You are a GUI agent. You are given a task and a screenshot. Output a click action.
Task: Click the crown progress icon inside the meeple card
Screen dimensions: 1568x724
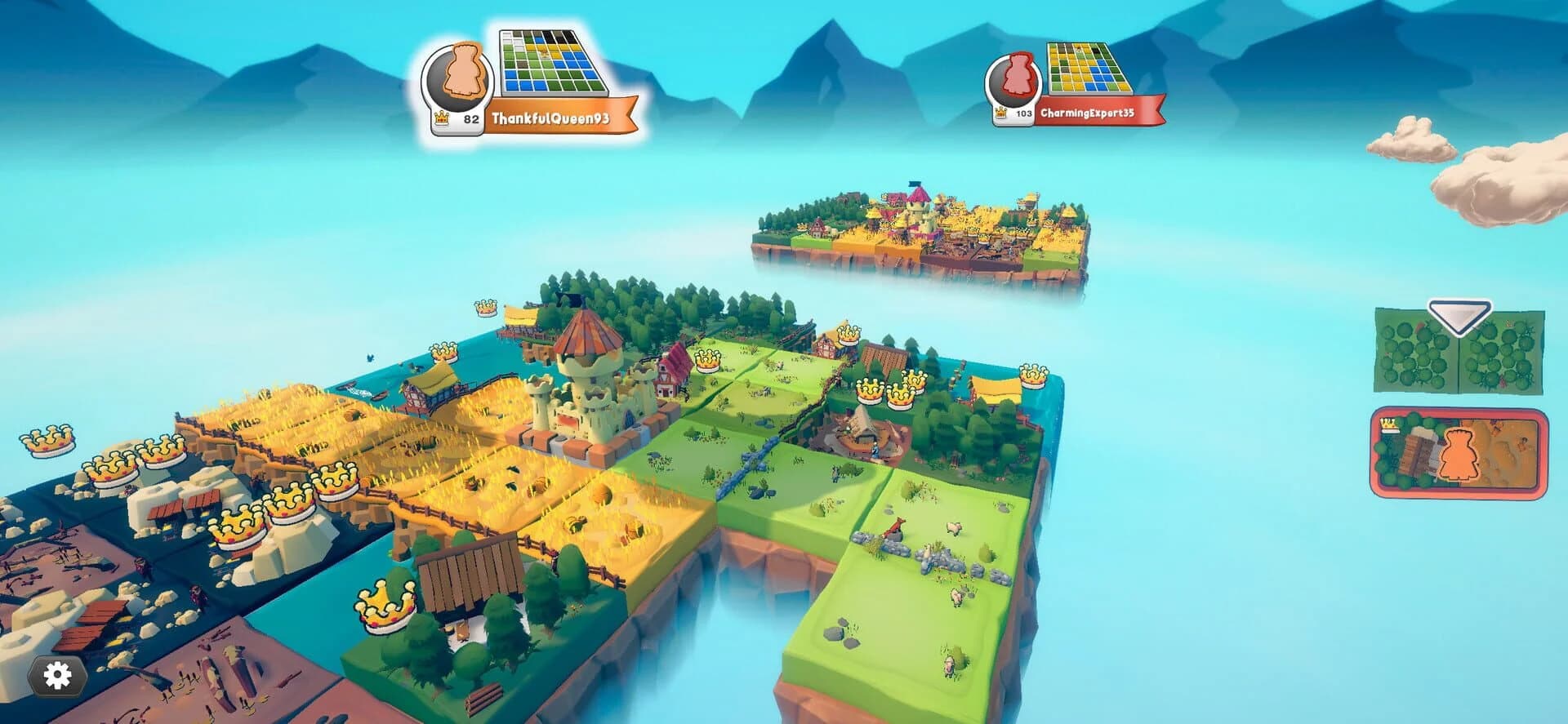click(x=1388, y=424)
